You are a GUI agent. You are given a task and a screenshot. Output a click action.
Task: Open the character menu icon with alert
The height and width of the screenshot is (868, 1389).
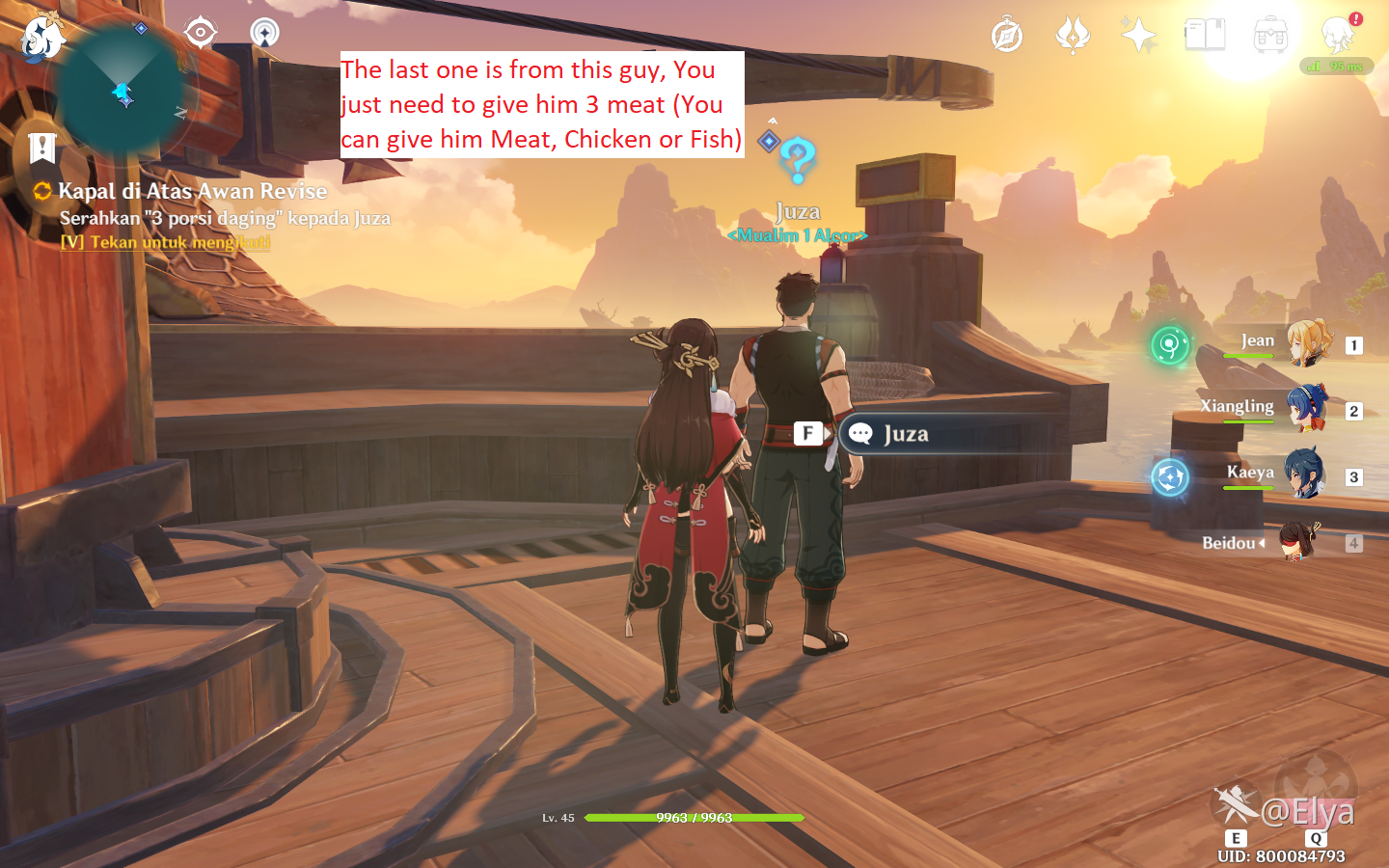pyautogui.click(x=1339, y=36)
